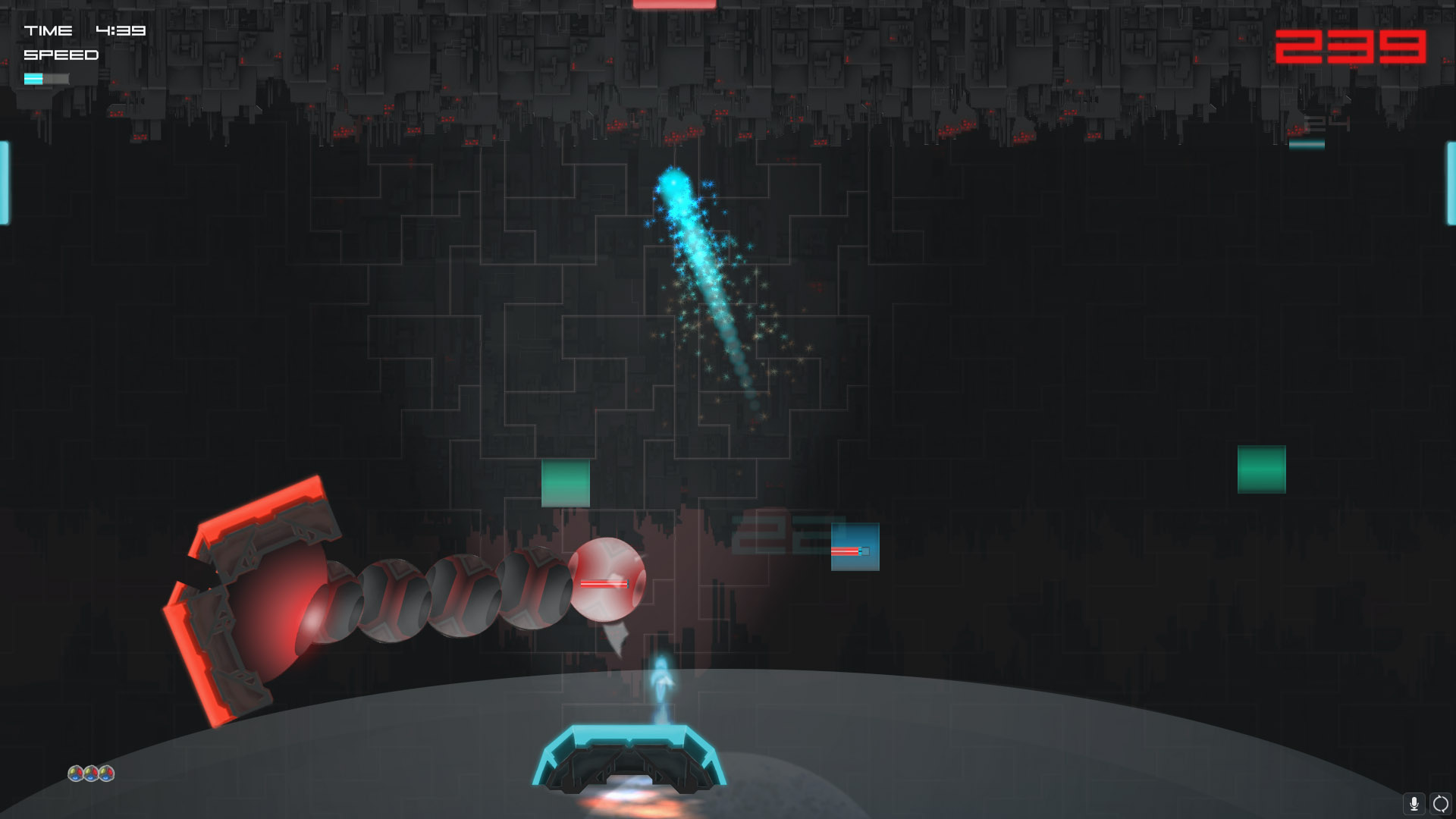
Task: Click the circular arrows refresh icon
Action: point(1440,803)
